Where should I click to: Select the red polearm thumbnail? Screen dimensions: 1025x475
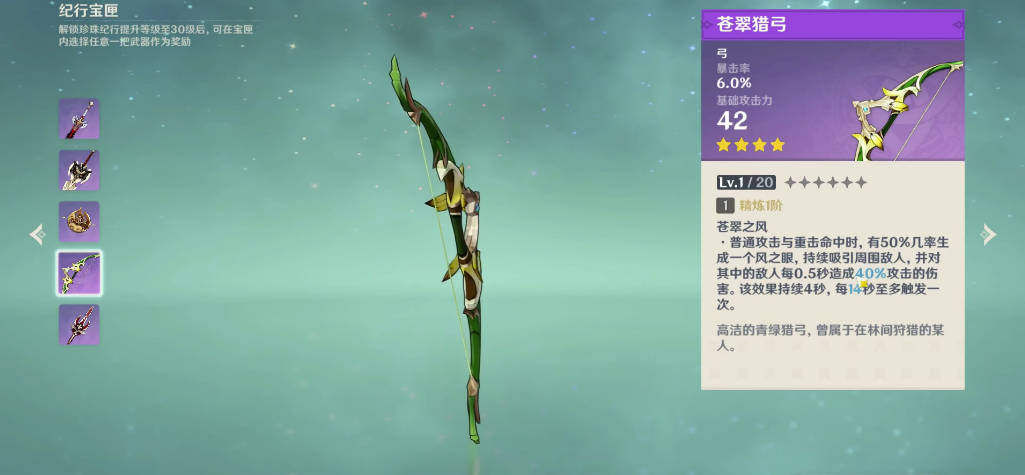click(x=79, y=324)
